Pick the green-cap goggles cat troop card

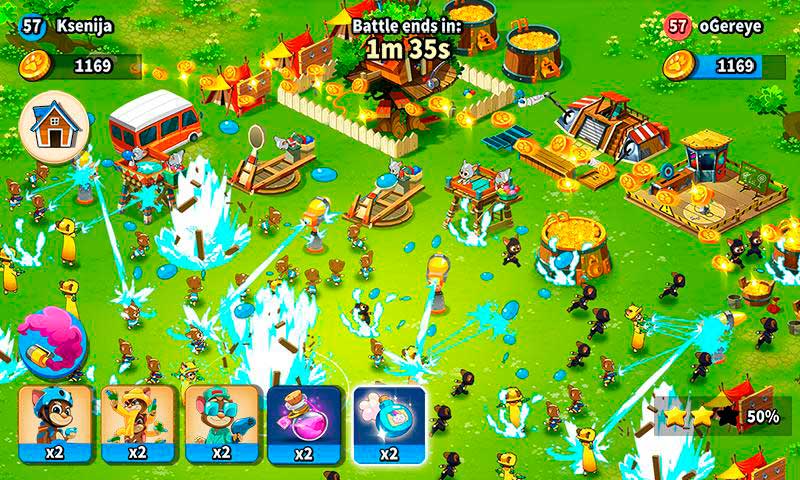(x=222, y=422)
